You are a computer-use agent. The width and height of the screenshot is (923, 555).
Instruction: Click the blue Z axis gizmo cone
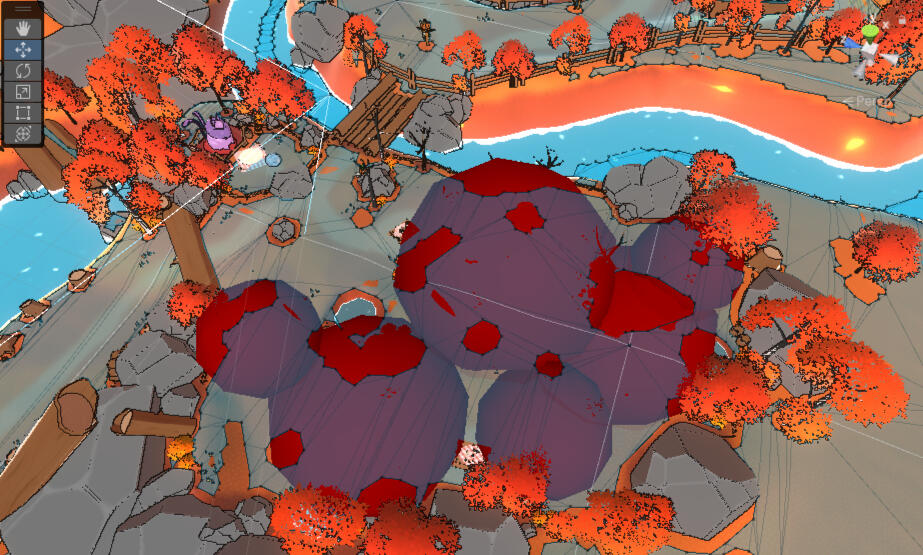point(852,44)
